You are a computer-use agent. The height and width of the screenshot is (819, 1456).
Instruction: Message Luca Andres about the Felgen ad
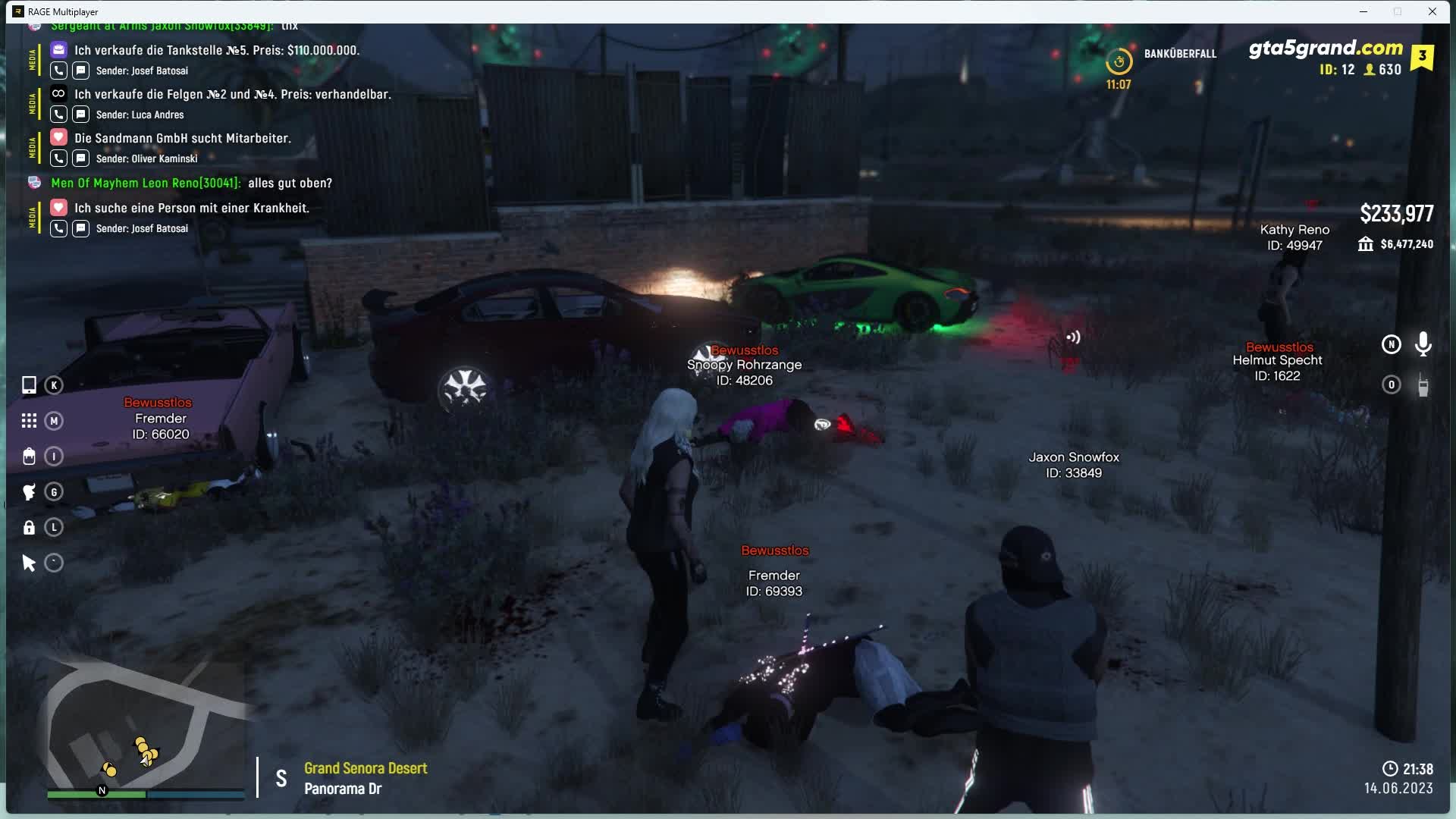80,115
